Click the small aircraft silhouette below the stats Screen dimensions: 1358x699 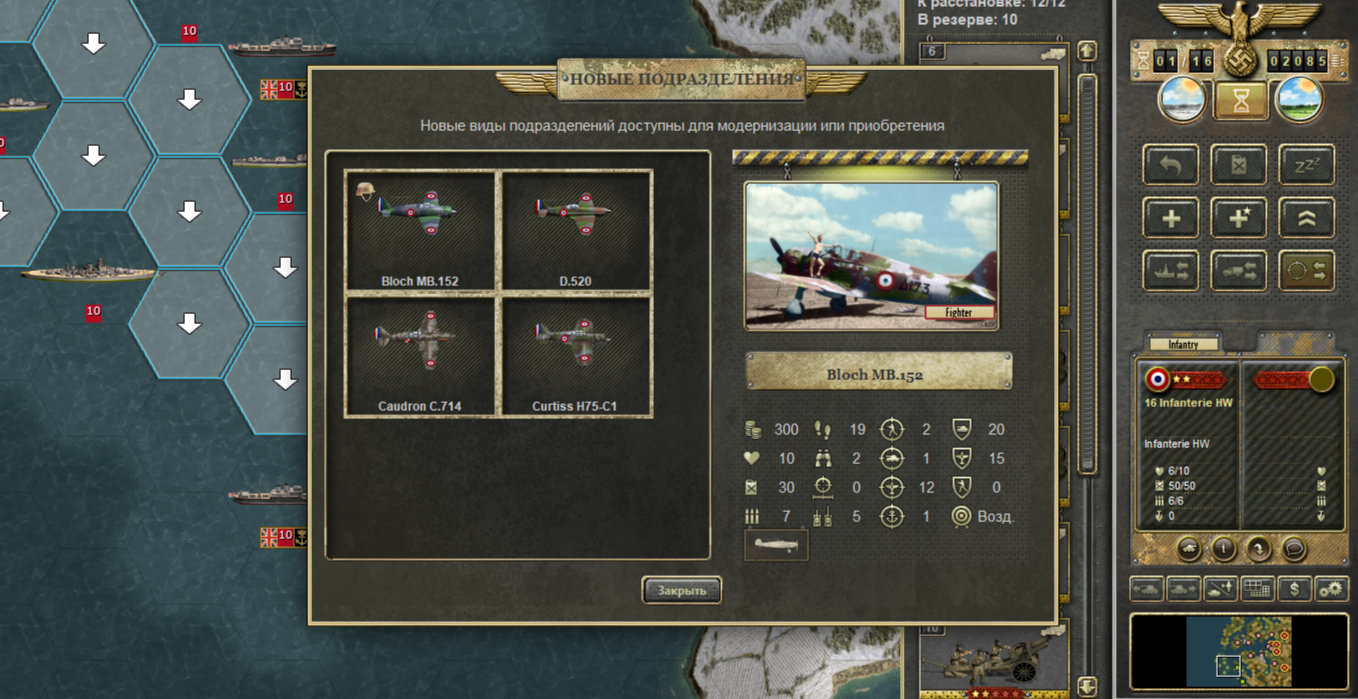pos(776,545)
